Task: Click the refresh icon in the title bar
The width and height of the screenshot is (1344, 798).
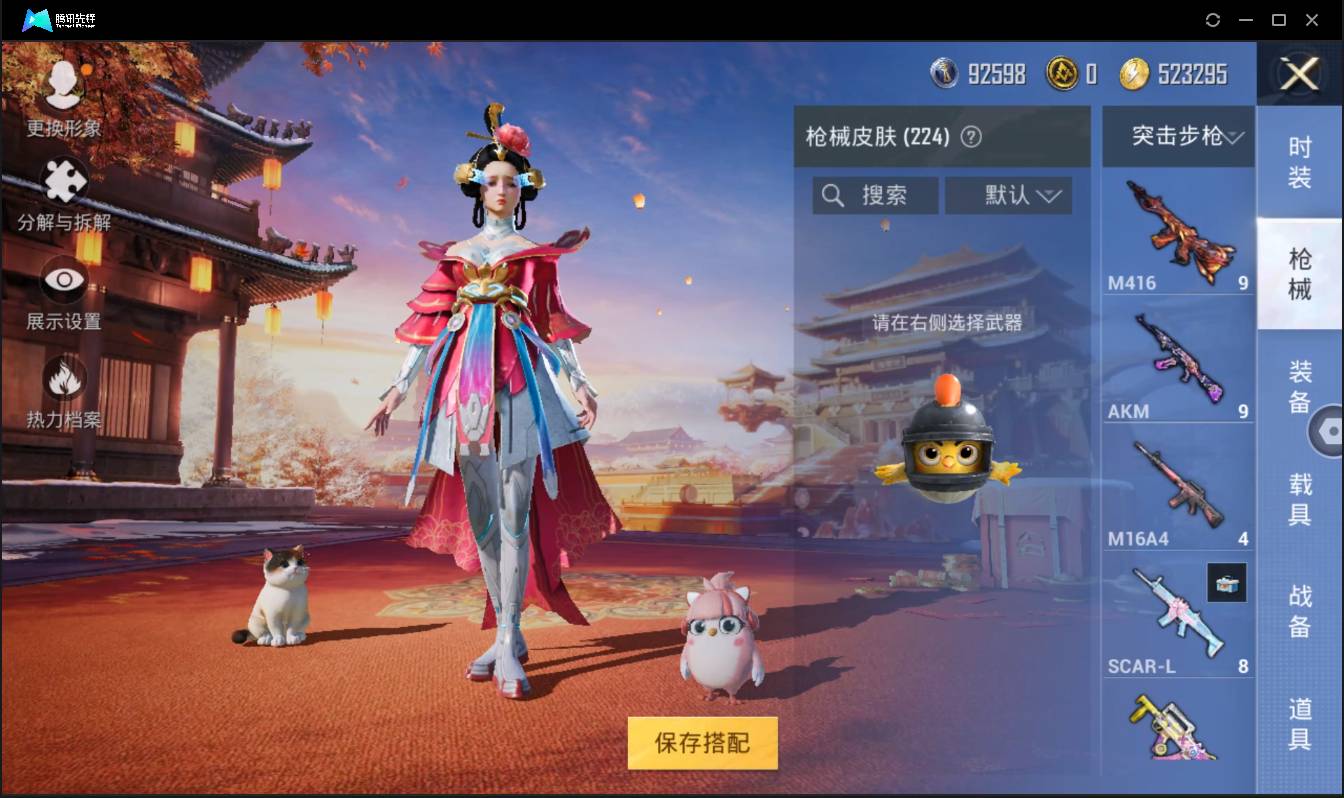Action: 1213,20
